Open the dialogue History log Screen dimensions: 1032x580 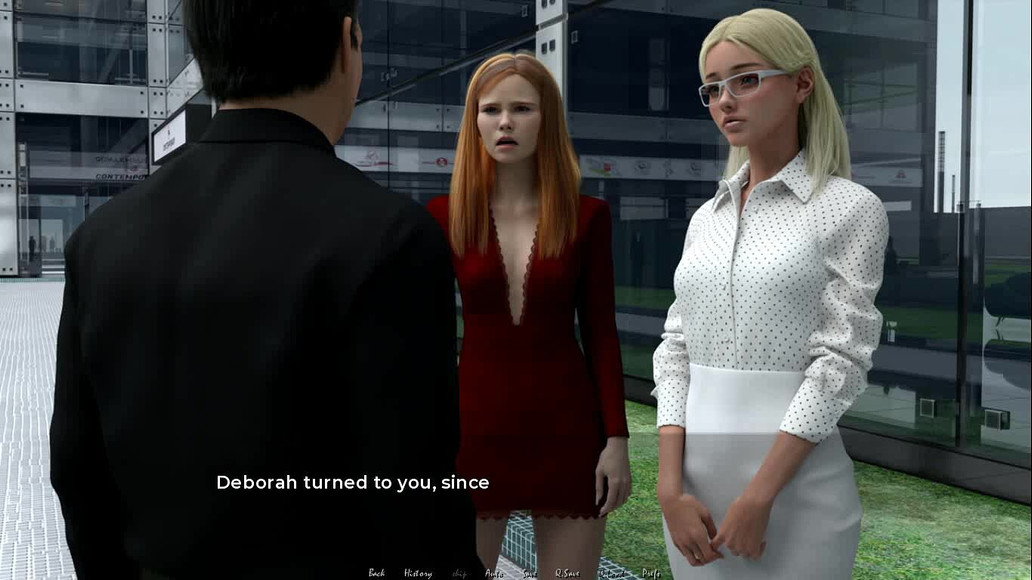pyautogui.click(x=418, y=573)
